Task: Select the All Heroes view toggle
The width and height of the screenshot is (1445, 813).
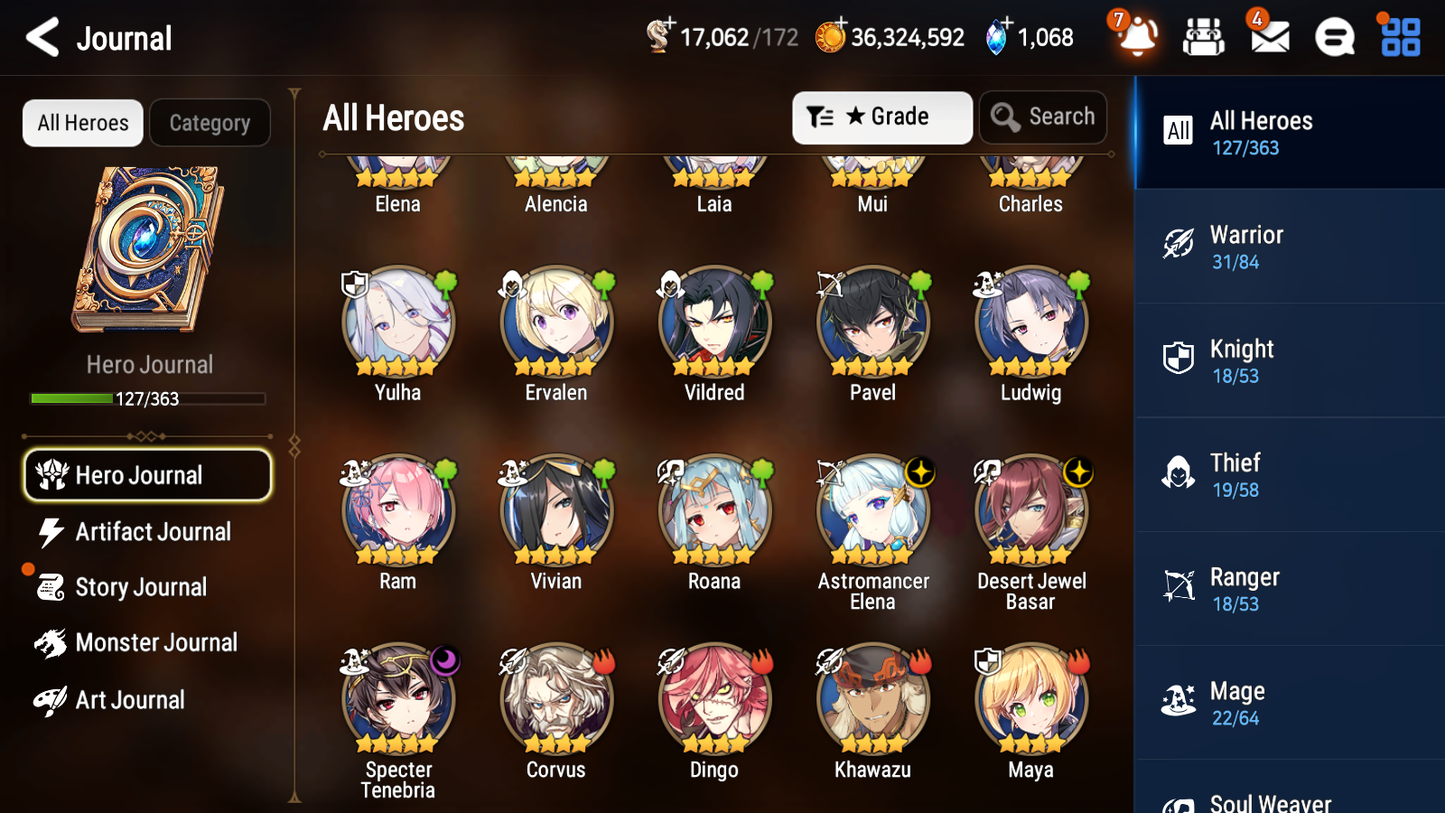Action: (82, 122)
